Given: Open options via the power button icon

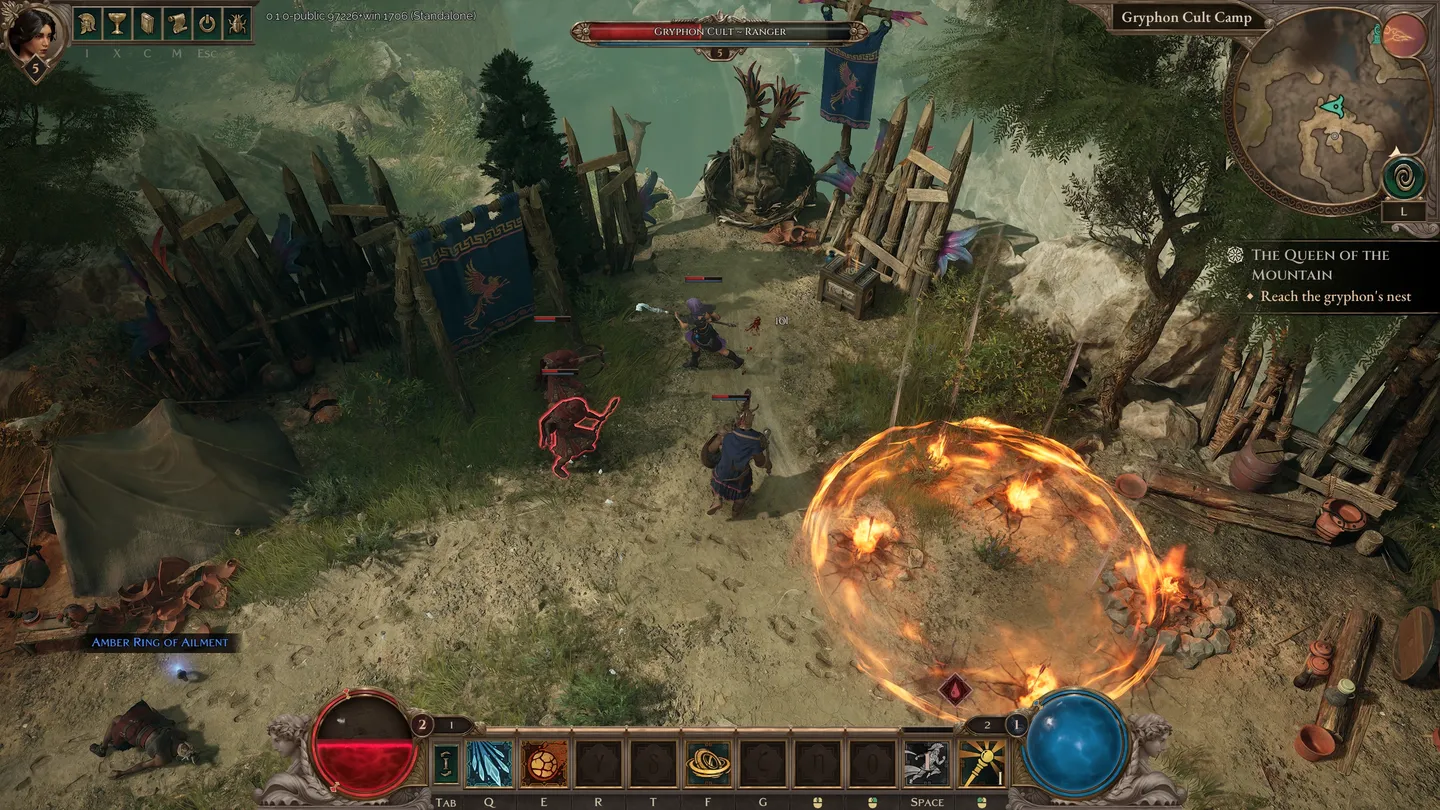Looking at the screenshot, I should [207, 22].
